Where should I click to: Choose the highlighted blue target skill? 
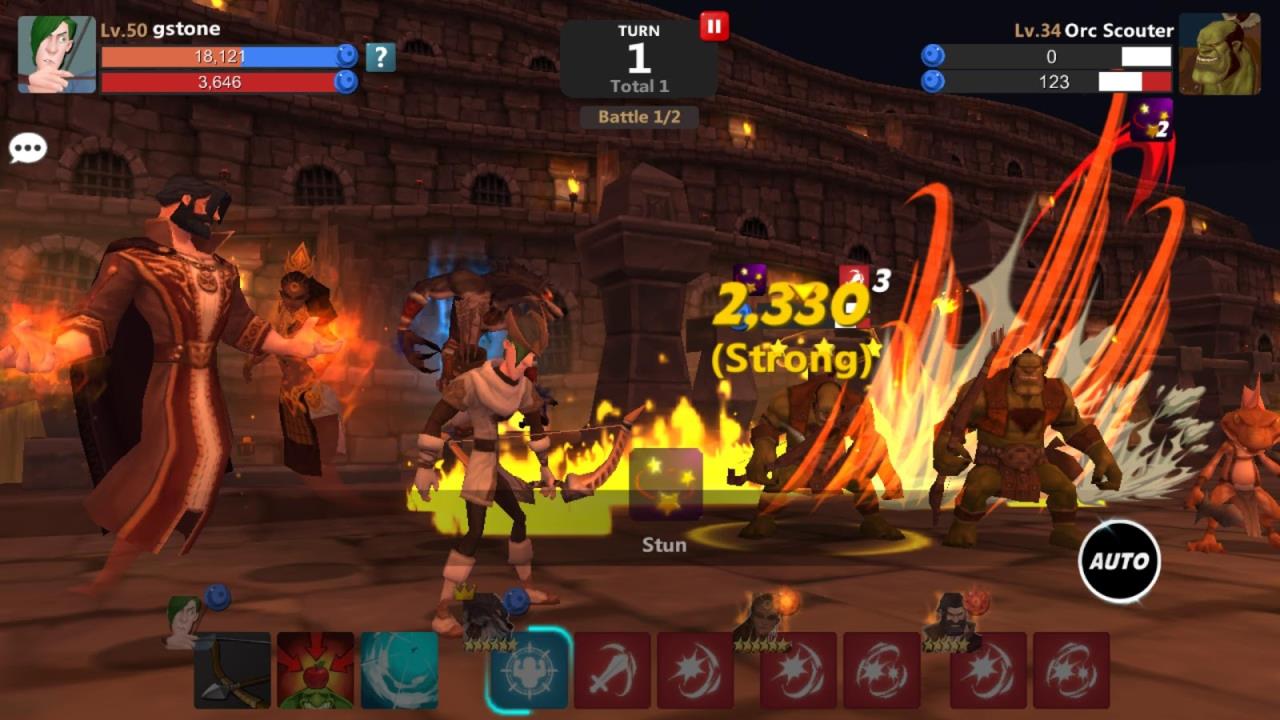(530, 670)
